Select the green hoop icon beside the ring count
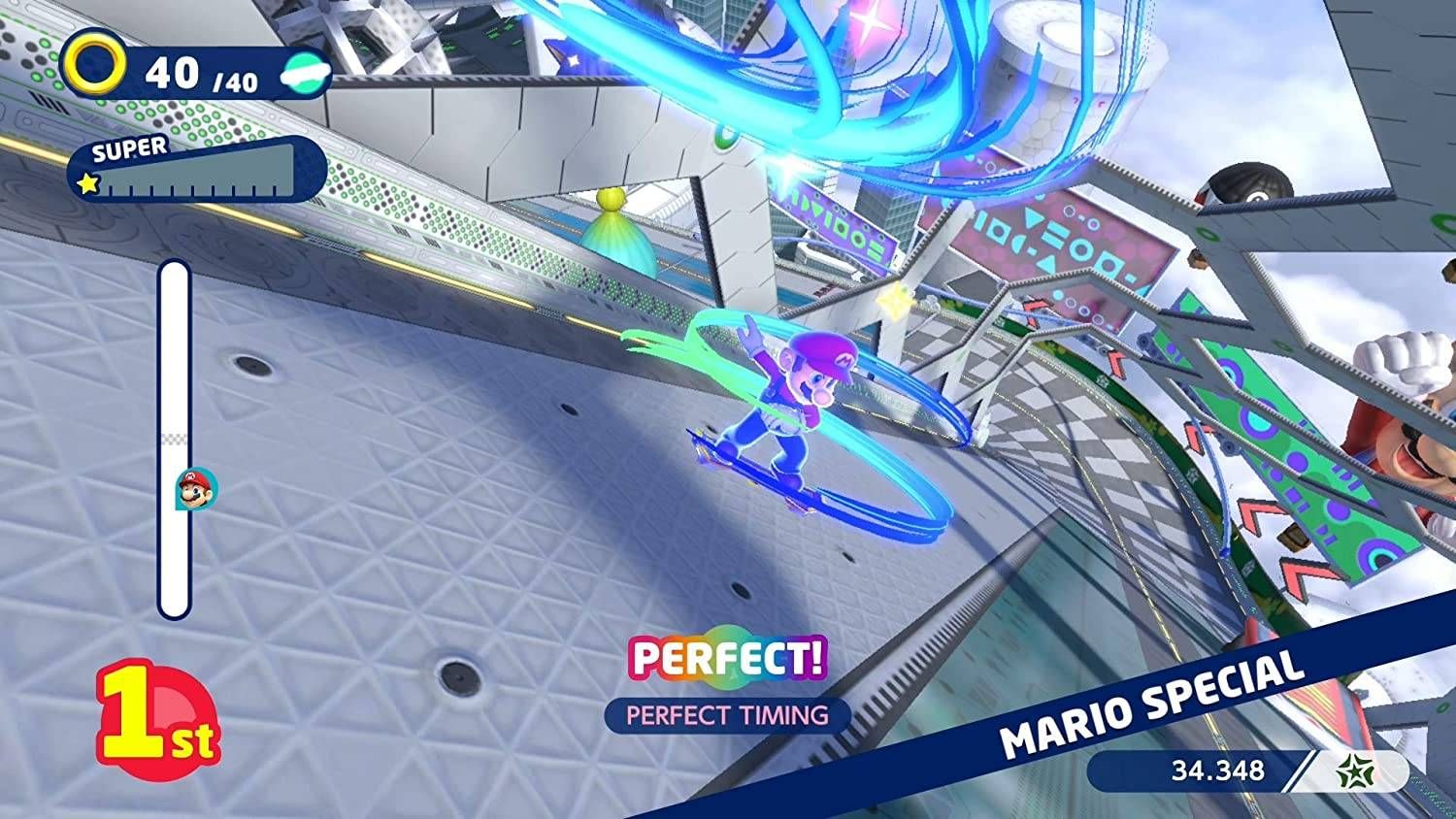This screenshot has height=819, width=1456. pos(302,75)
